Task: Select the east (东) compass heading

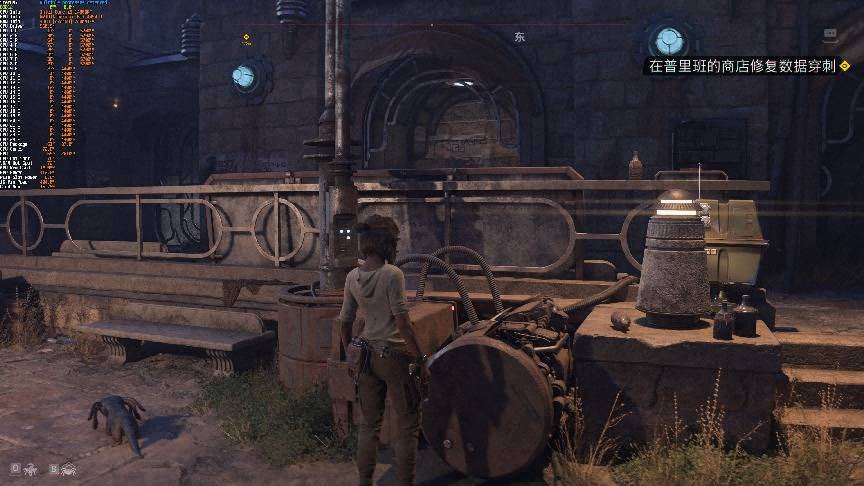Action: coord(518,36)
